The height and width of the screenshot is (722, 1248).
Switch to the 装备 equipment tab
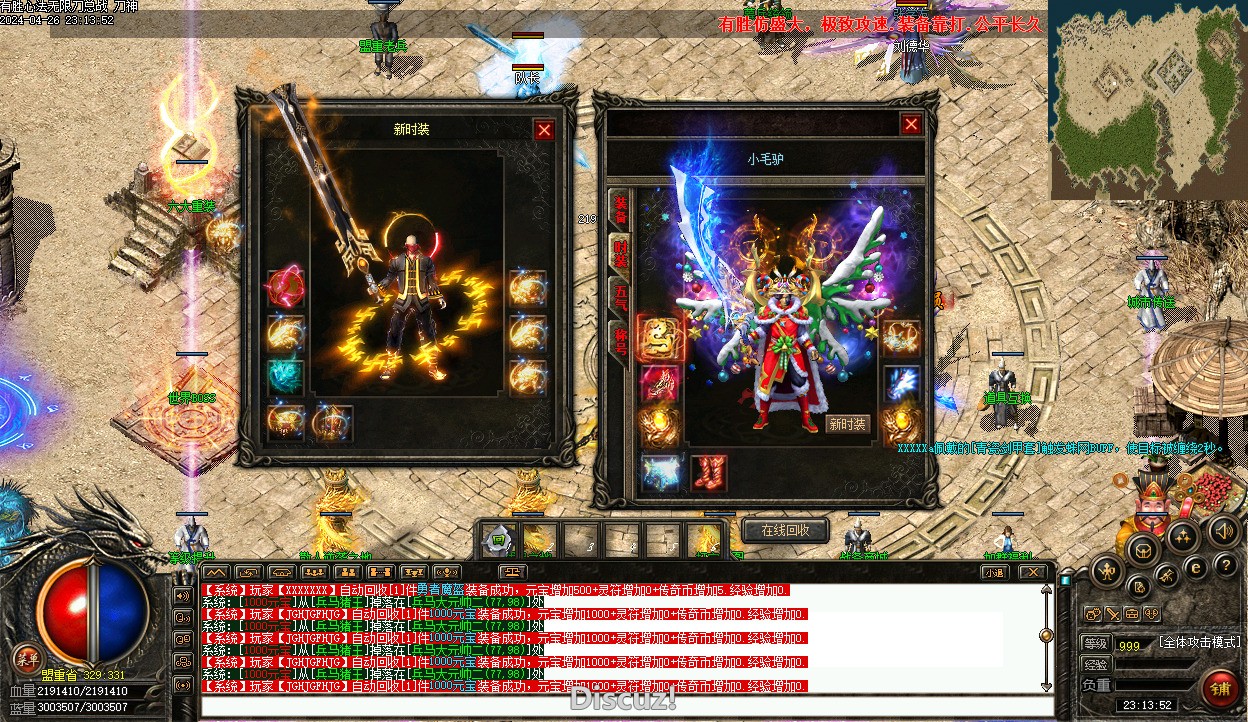click(x=620, y=208)
